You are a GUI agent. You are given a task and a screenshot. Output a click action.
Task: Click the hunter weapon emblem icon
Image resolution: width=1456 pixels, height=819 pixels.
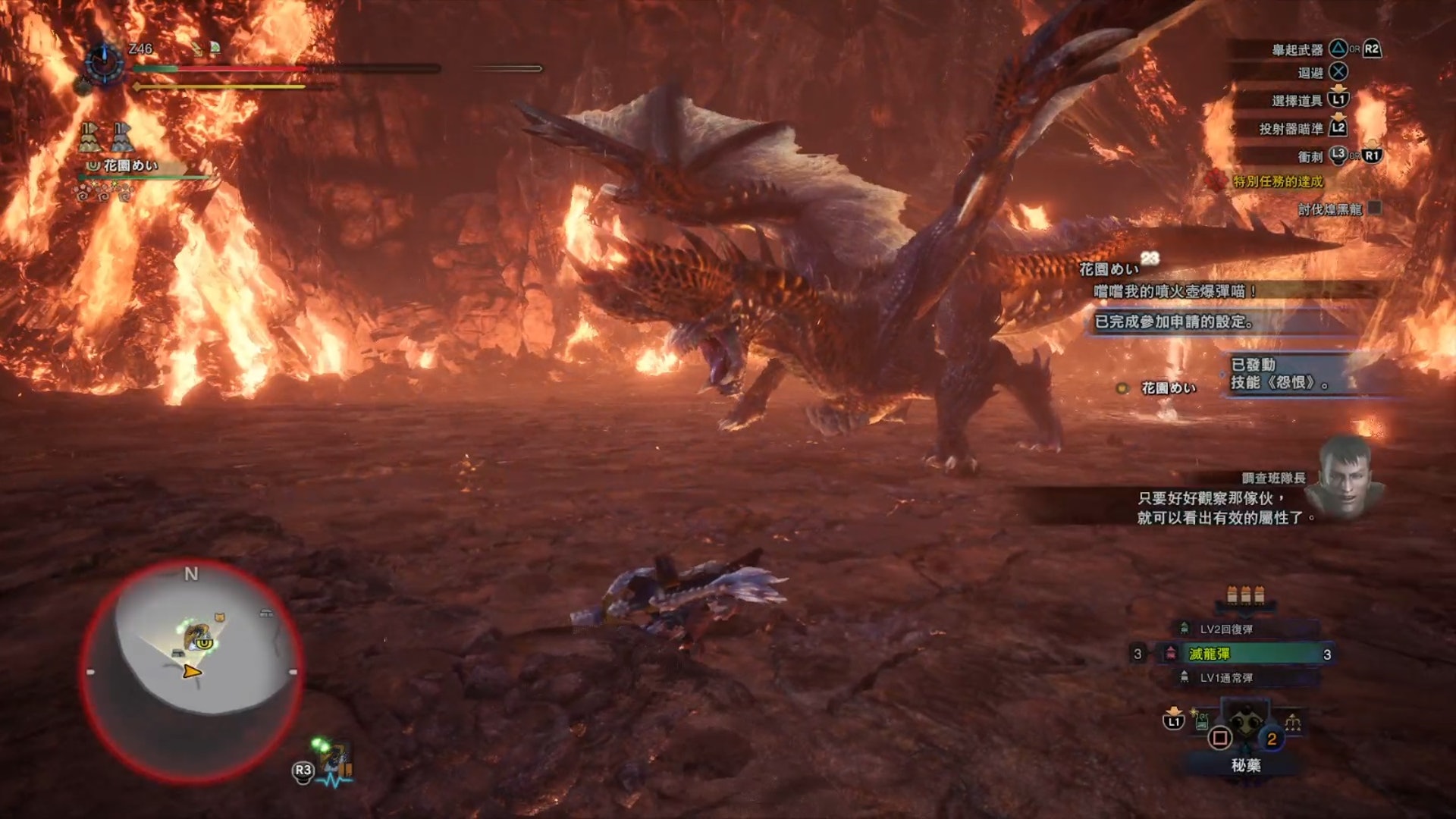click(104, 62)
